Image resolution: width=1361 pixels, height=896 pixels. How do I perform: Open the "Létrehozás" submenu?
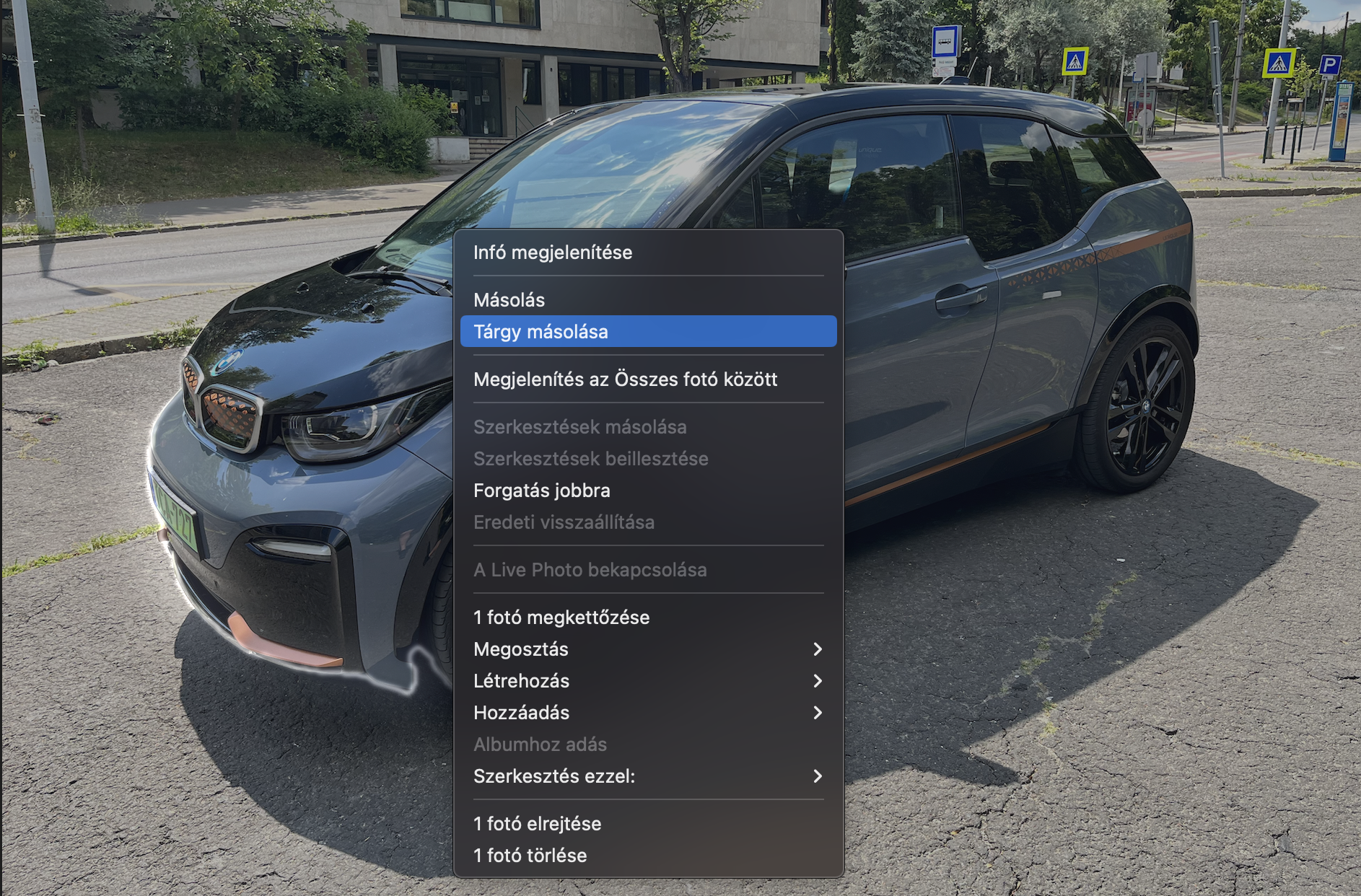pos(522,681)
